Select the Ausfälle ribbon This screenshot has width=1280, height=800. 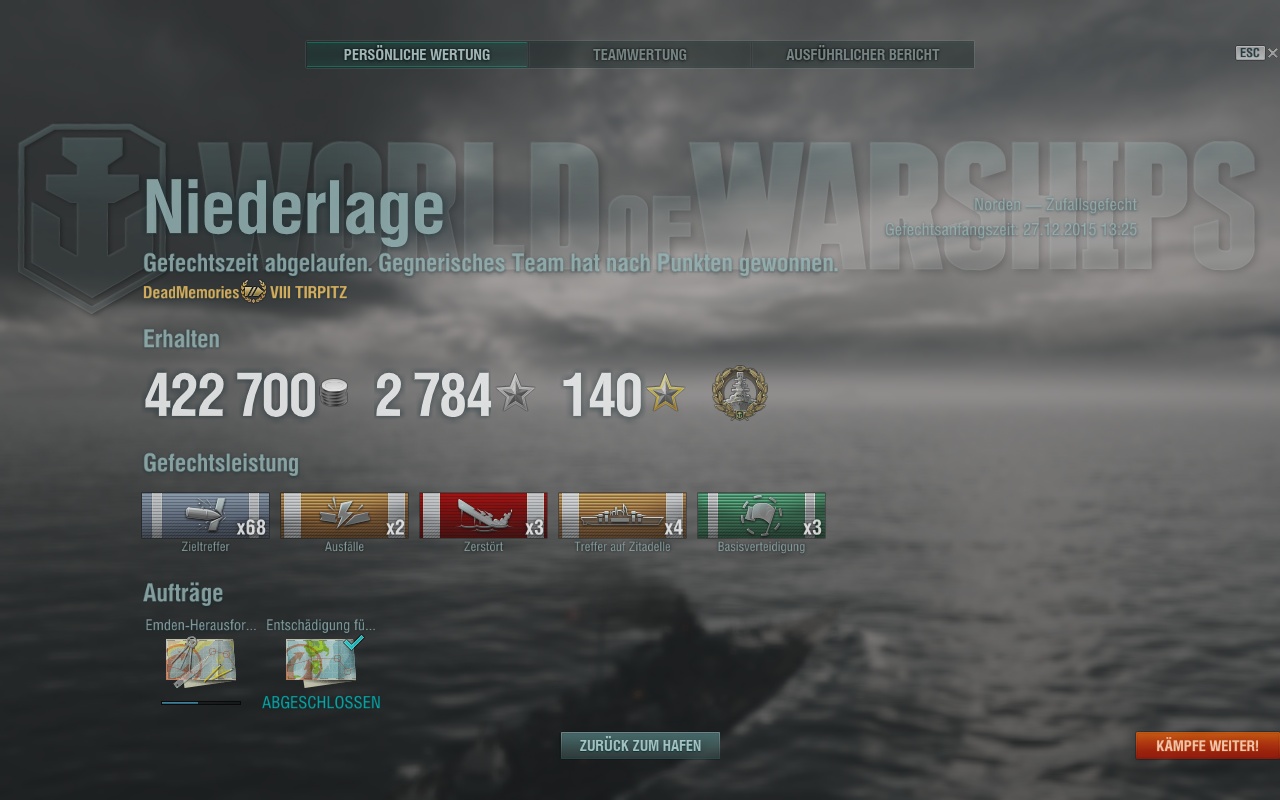point(344,515)
